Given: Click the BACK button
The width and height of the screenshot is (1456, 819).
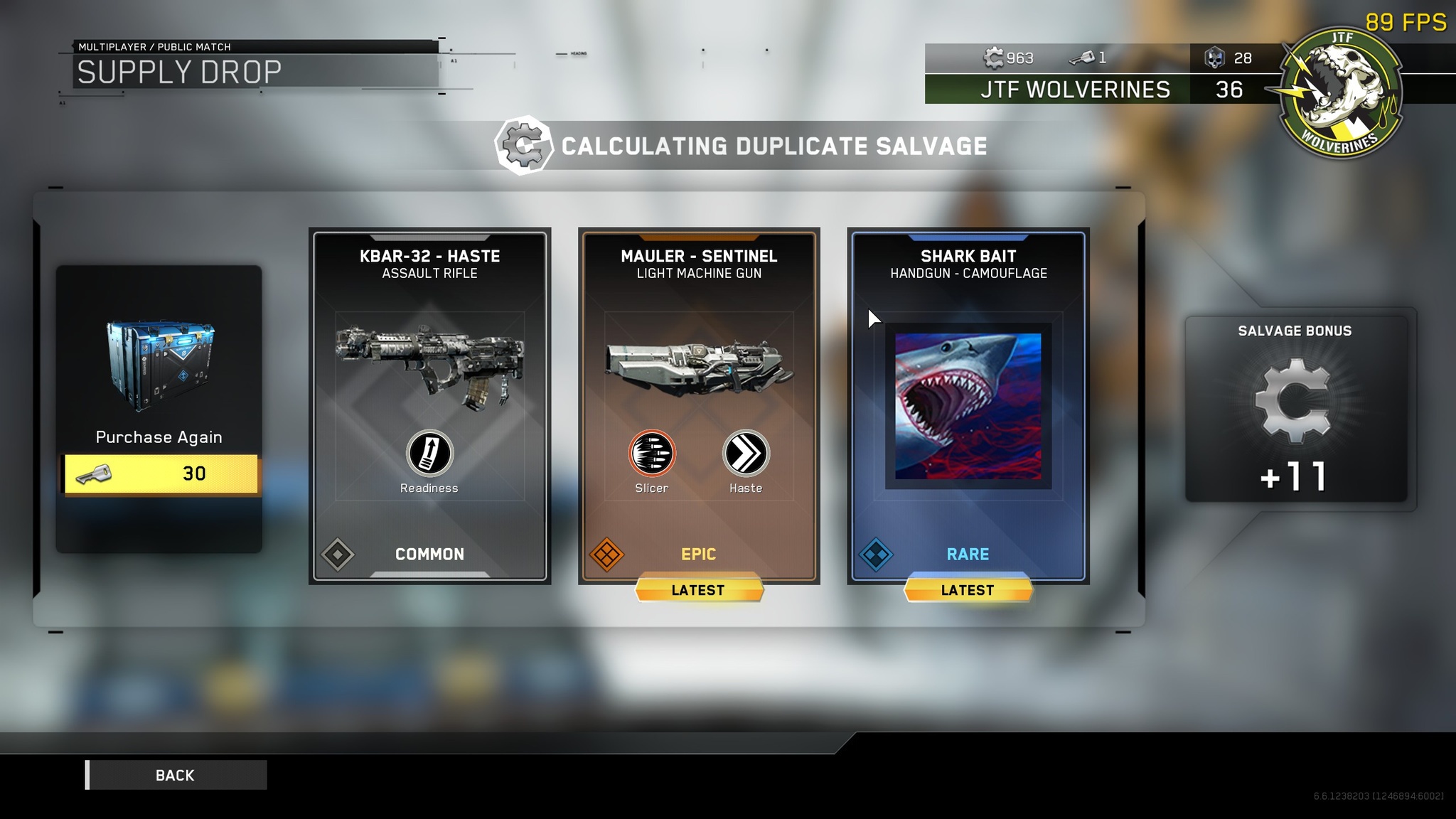Looking at the screenshot, I should (176, 775).
